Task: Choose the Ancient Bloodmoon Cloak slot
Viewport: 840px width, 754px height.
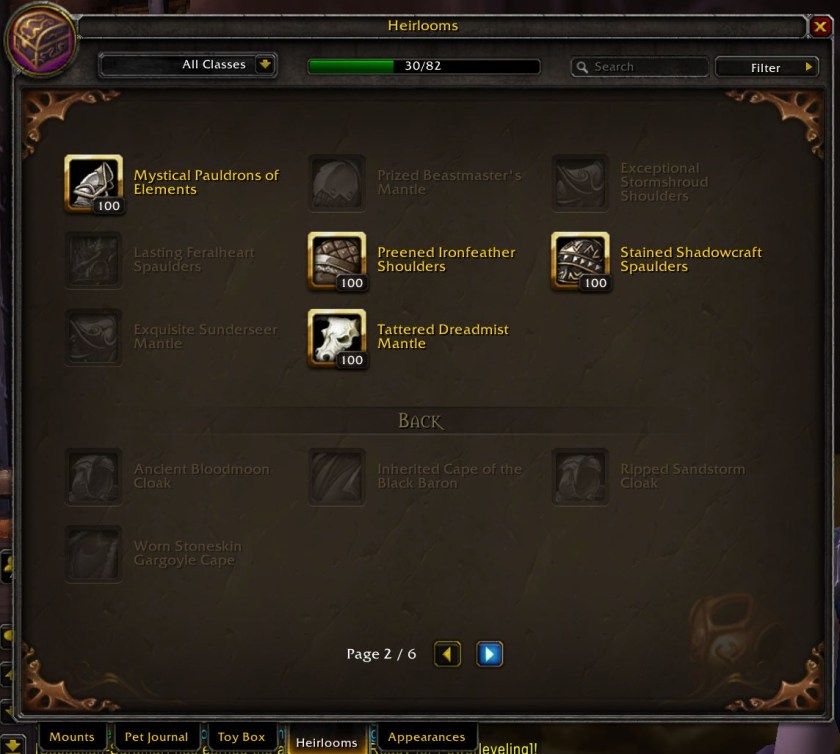Action: (x=94, y=477)
